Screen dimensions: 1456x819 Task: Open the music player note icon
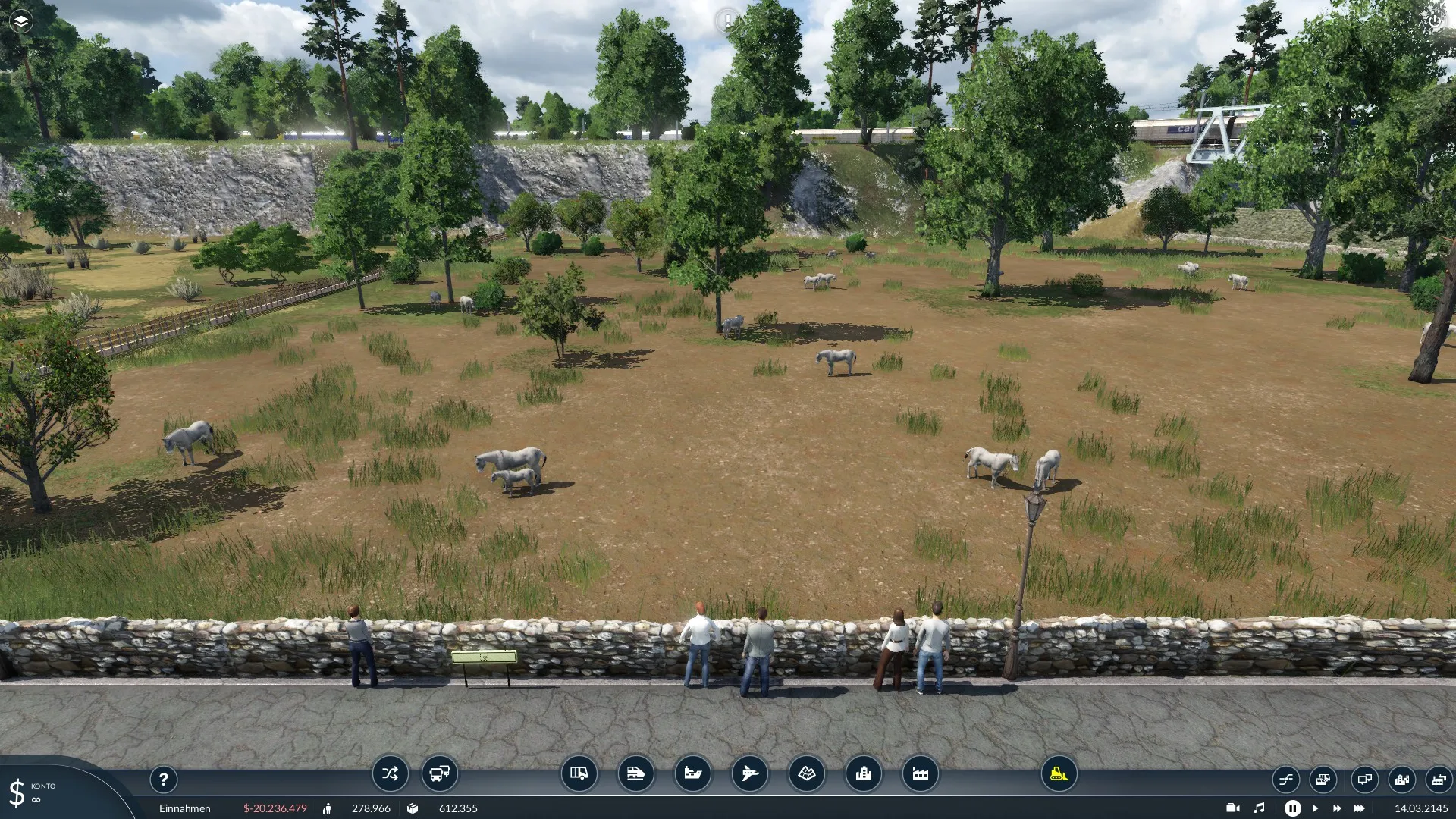(x=1259, y=808)
